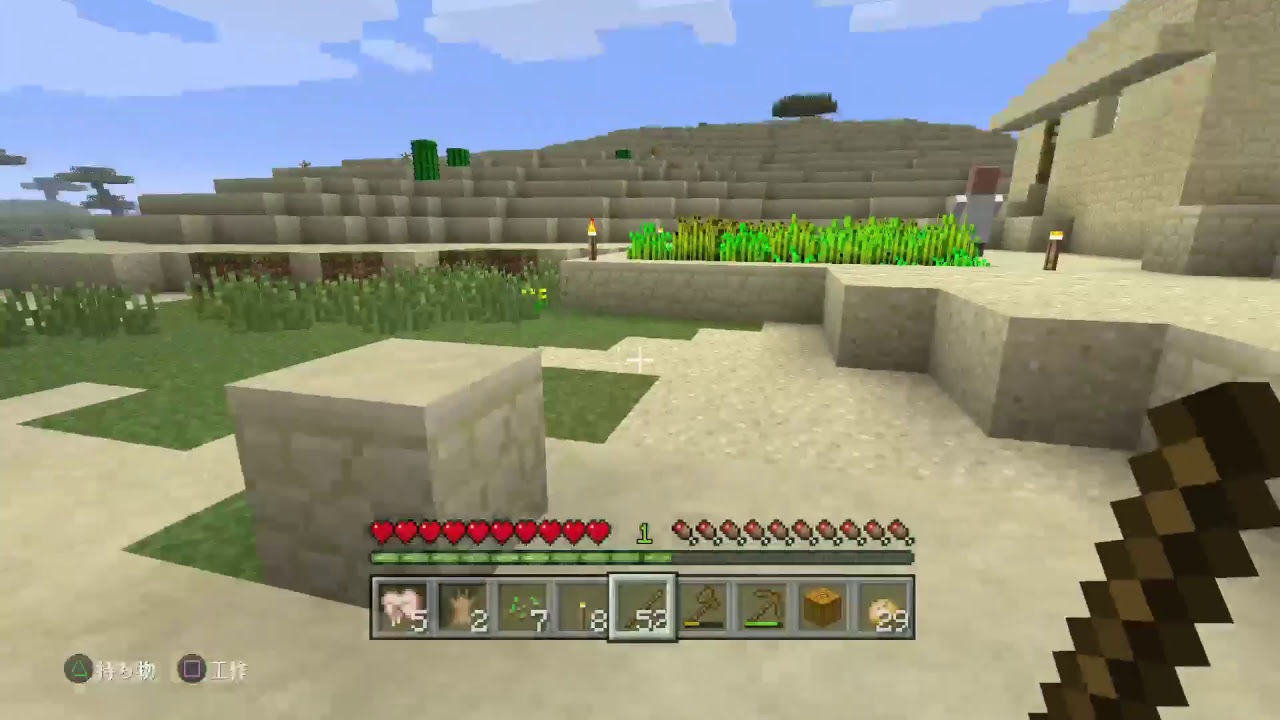1280x720 pixels.
Task: Click the XP level number above the bar
Action: point(645,533)
